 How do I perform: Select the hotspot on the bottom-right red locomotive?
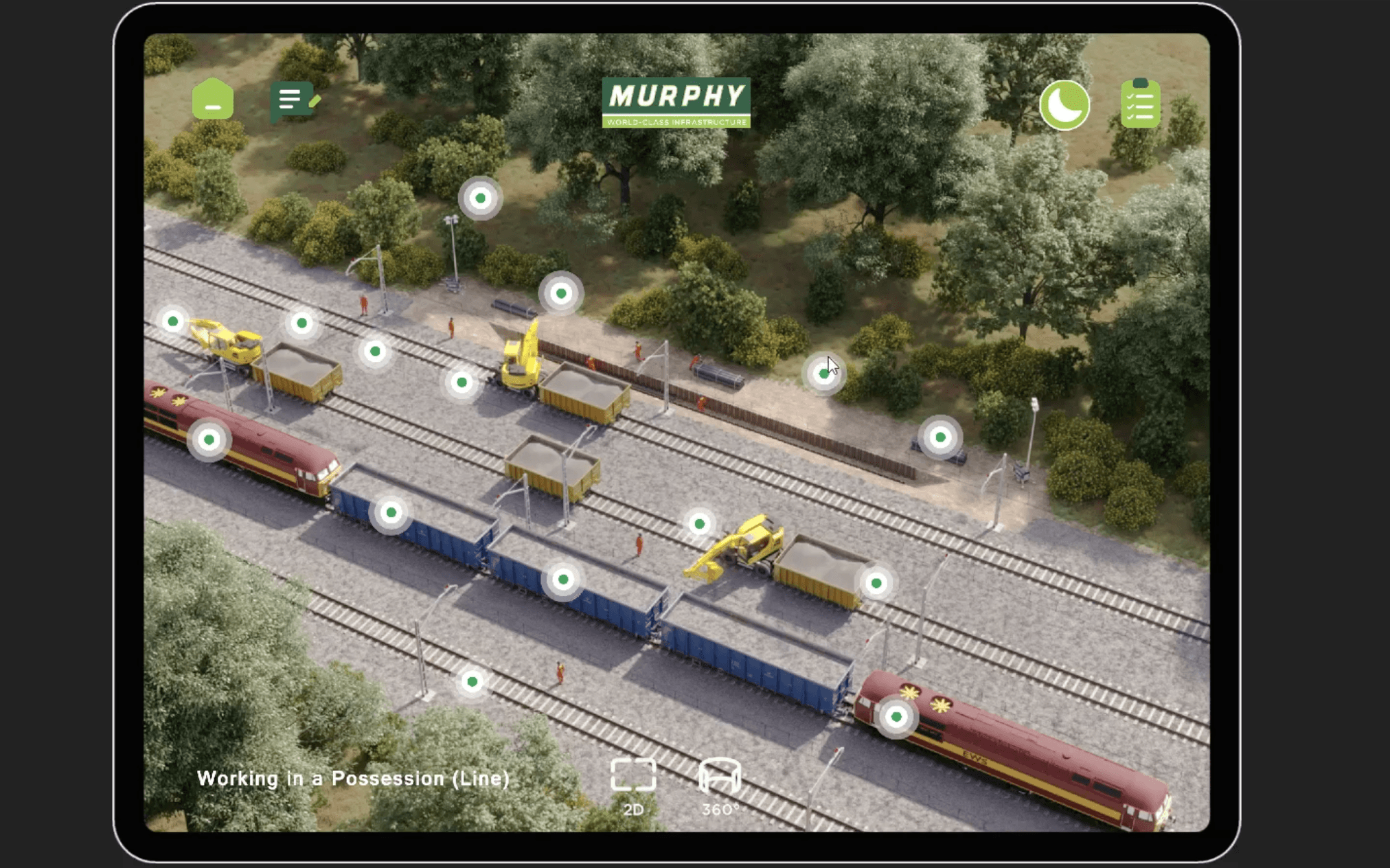[x=896, y=717]
